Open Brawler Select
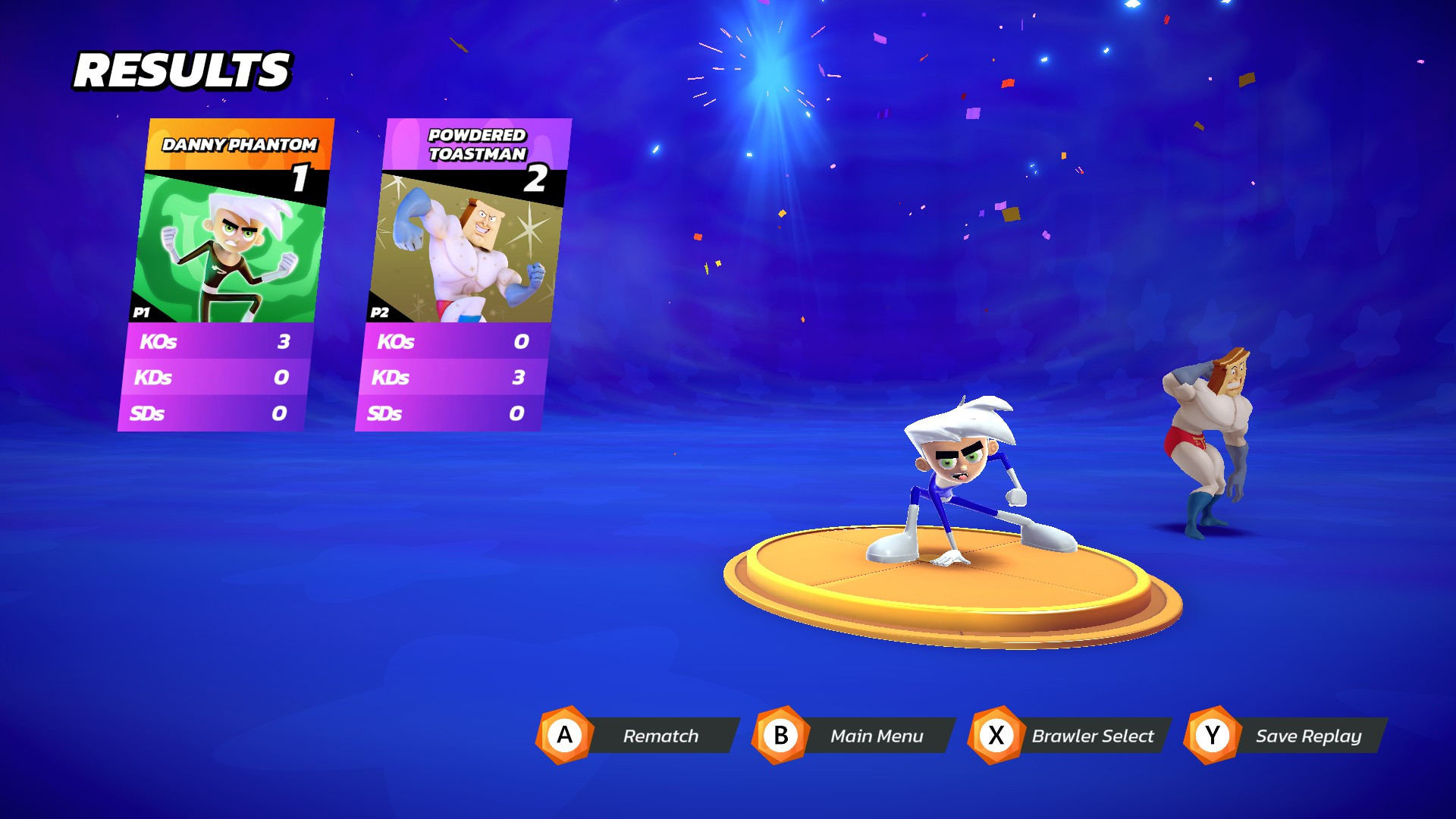The height and width of the screenshot is (819, 1456). point(1093,735)
